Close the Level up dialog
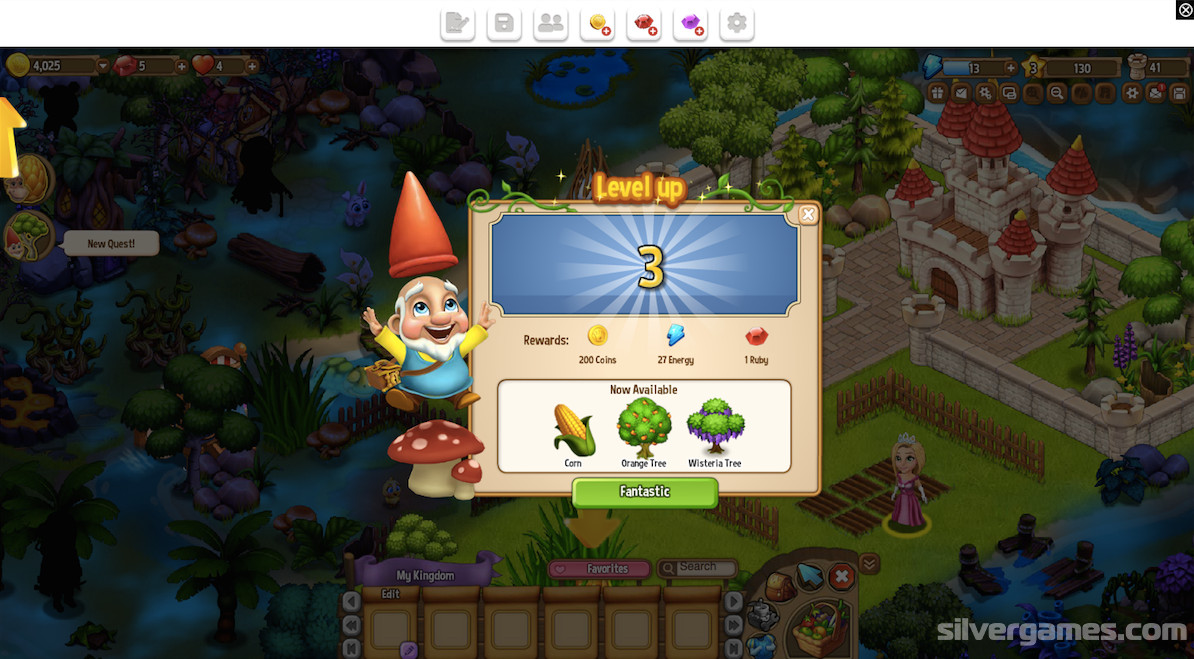The image size is (1194, 659). [x=808, y=214]
